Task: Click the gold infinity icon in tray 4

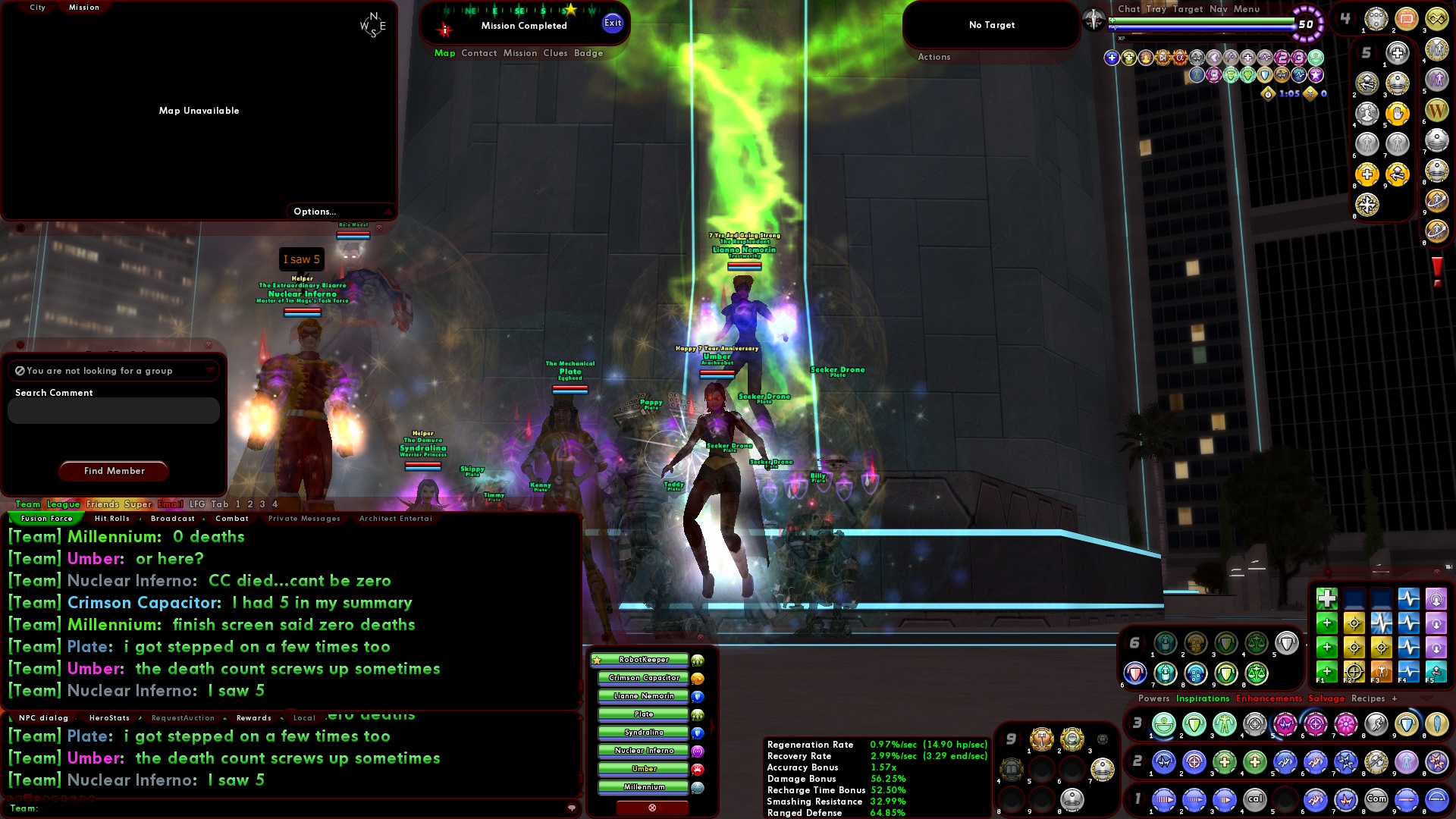Action: [x=1437, y=20]
